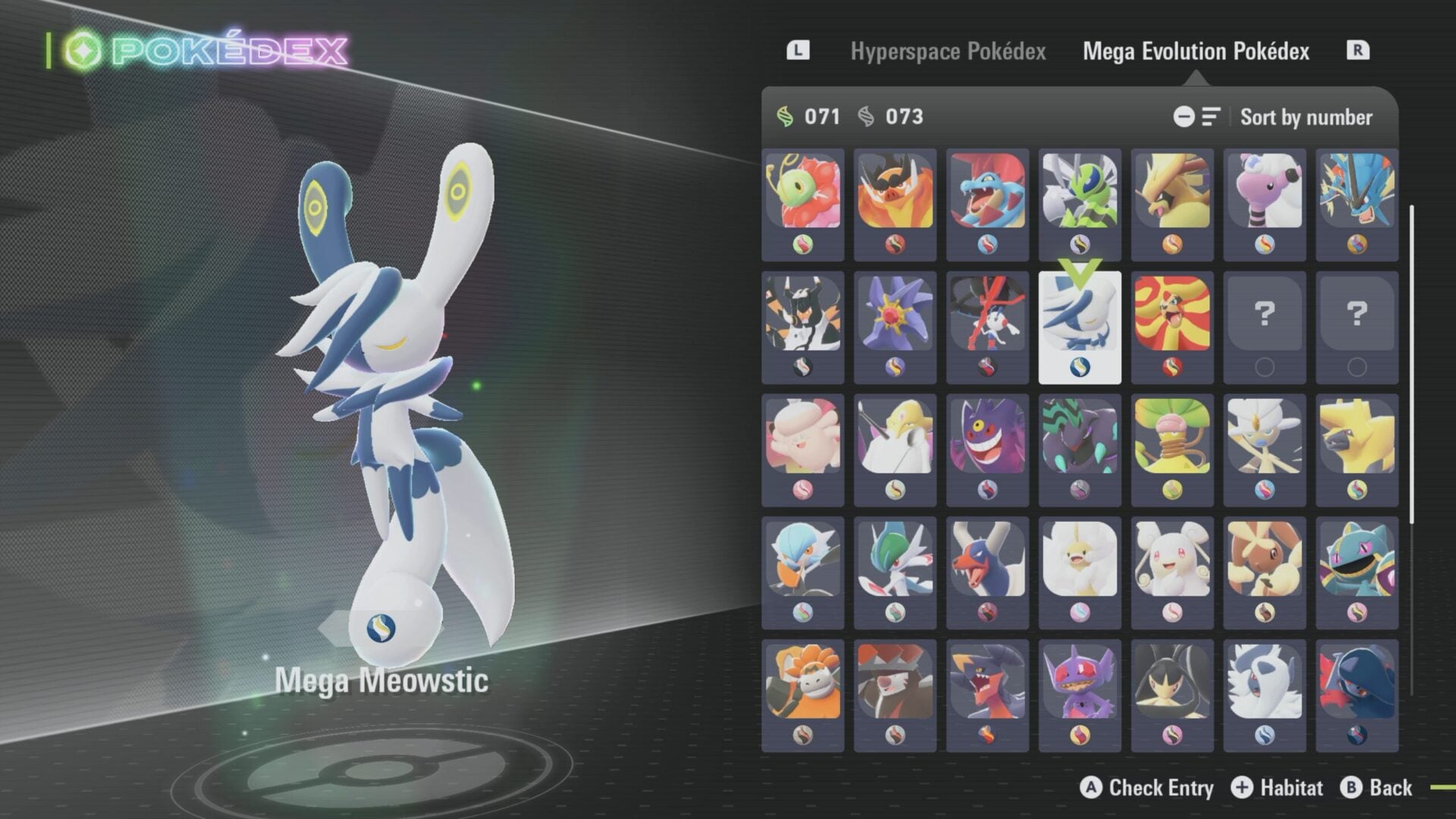Open the Sort by number dropdown
This screenshot has width=1456, height=819.
pos(1306,118)
